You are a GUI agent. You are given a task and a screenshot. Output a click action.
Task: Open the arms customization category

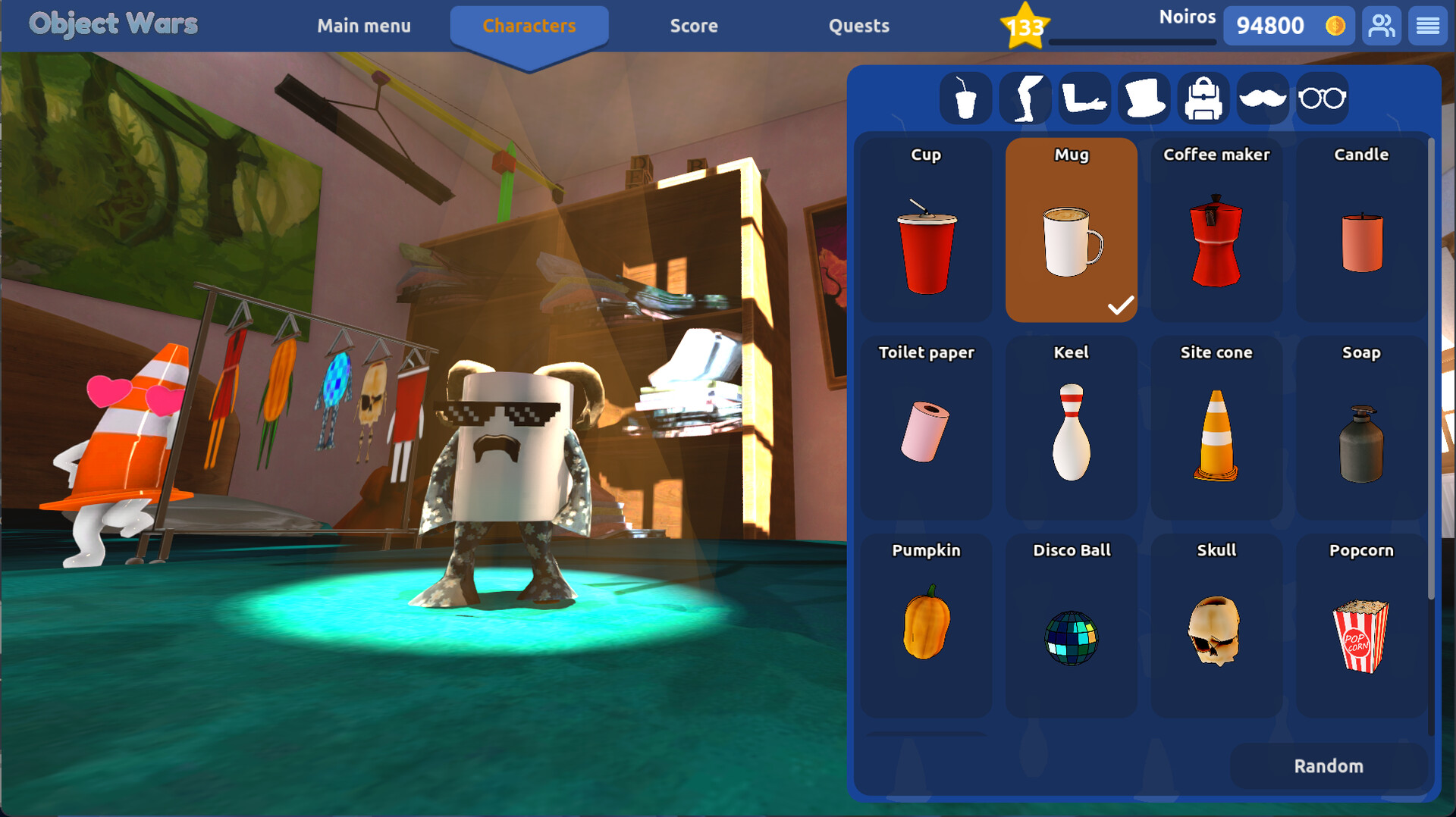[x=1084, y=98]
